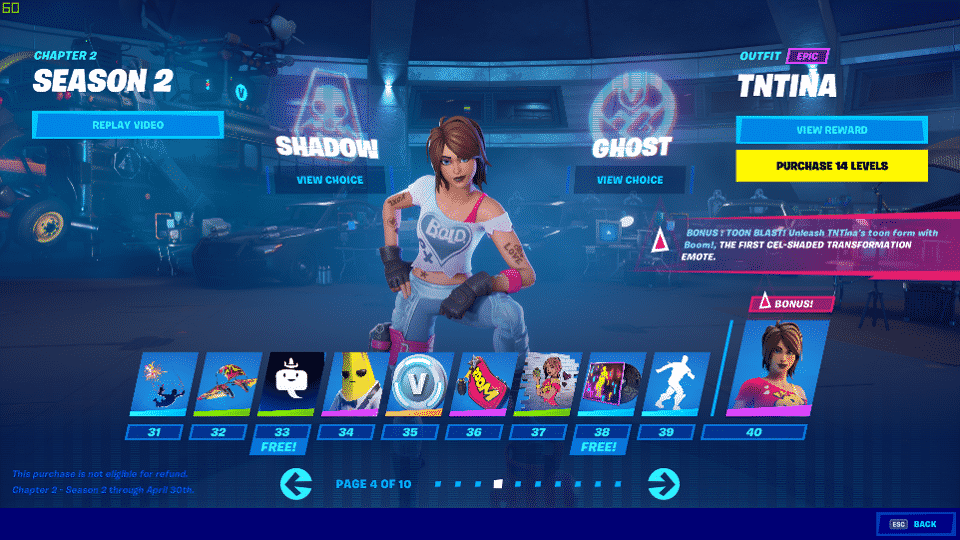This screenshot has width=960, height=540.
Task: Select the level 32 glider reward
Action: click(225, 383)
